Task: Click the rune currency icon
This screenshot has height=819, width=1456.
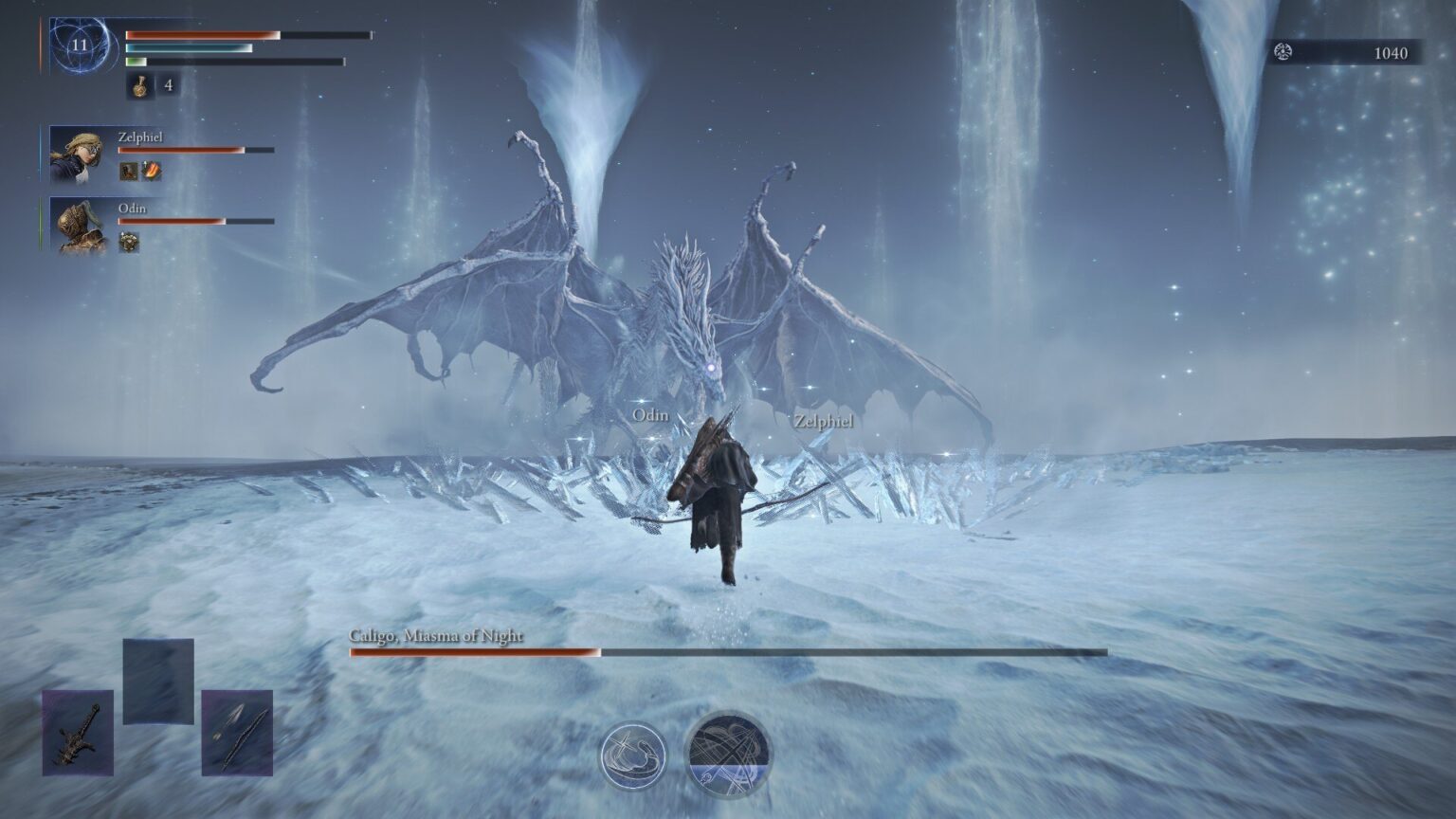Action: click(1283, 52)
